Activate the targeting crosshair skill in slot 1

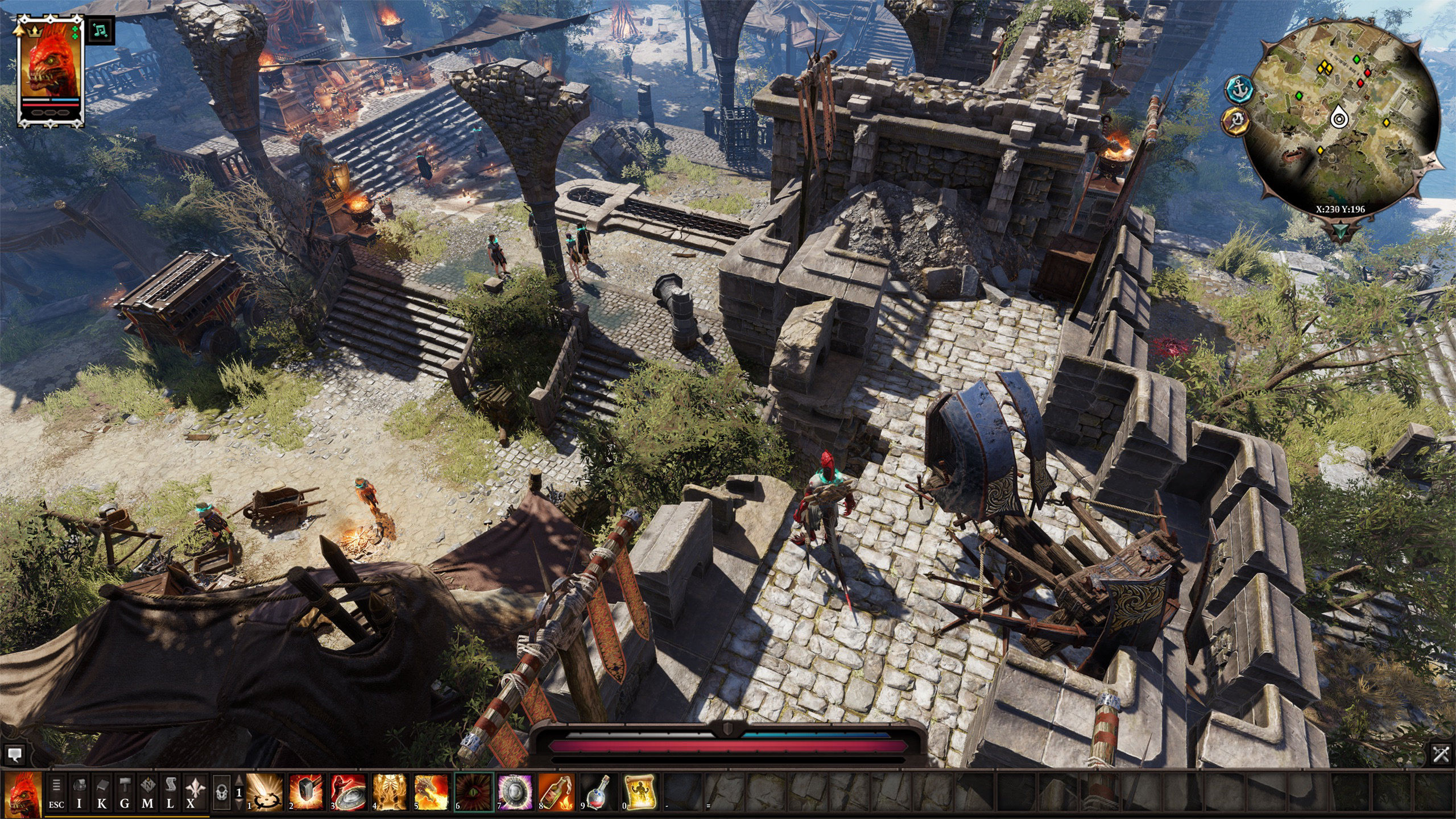(x=264, y=792)
